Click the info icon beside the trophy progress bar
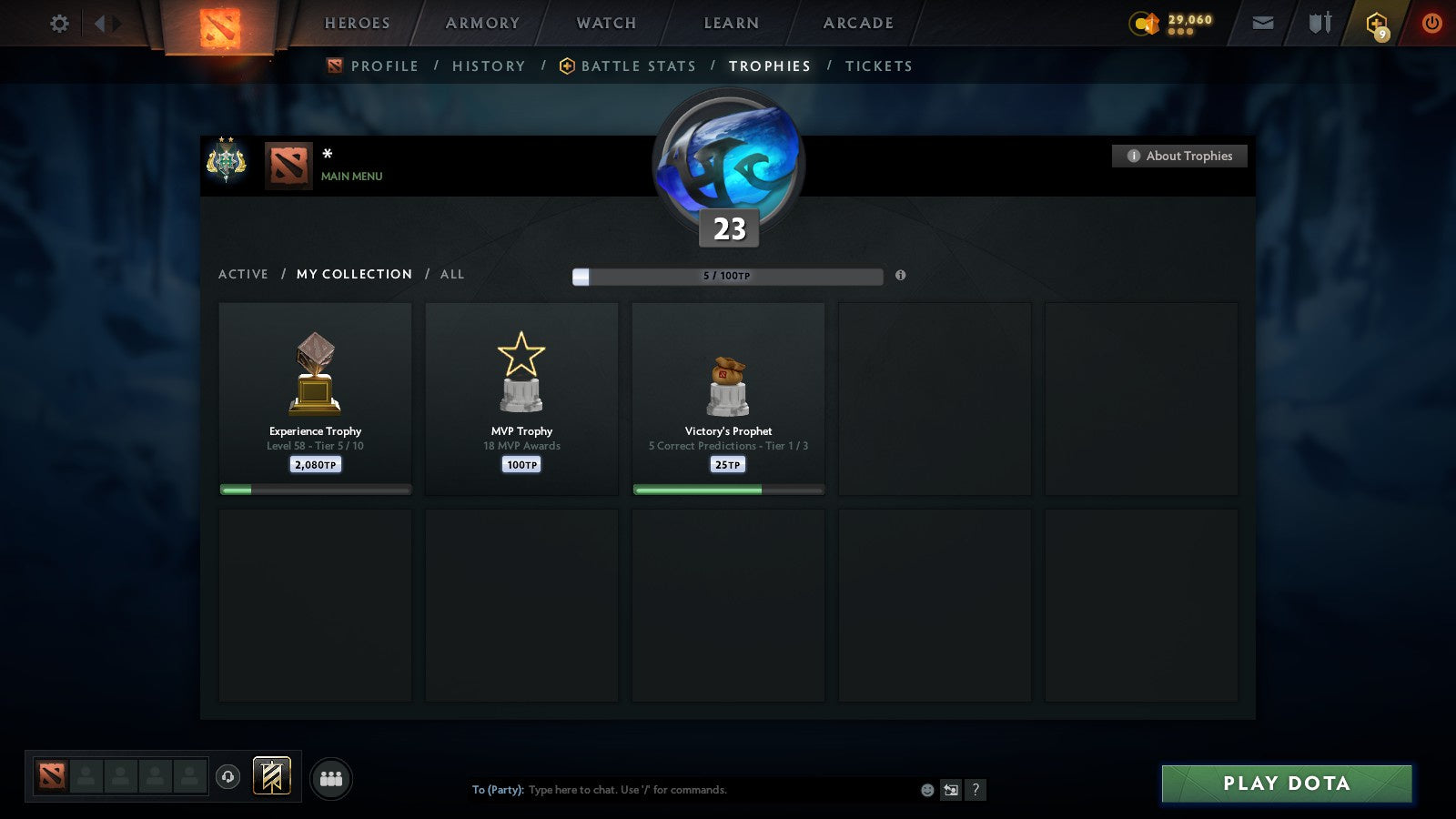Image resolution: width=1456 pixels, height=819 pixels. point(900,276)
